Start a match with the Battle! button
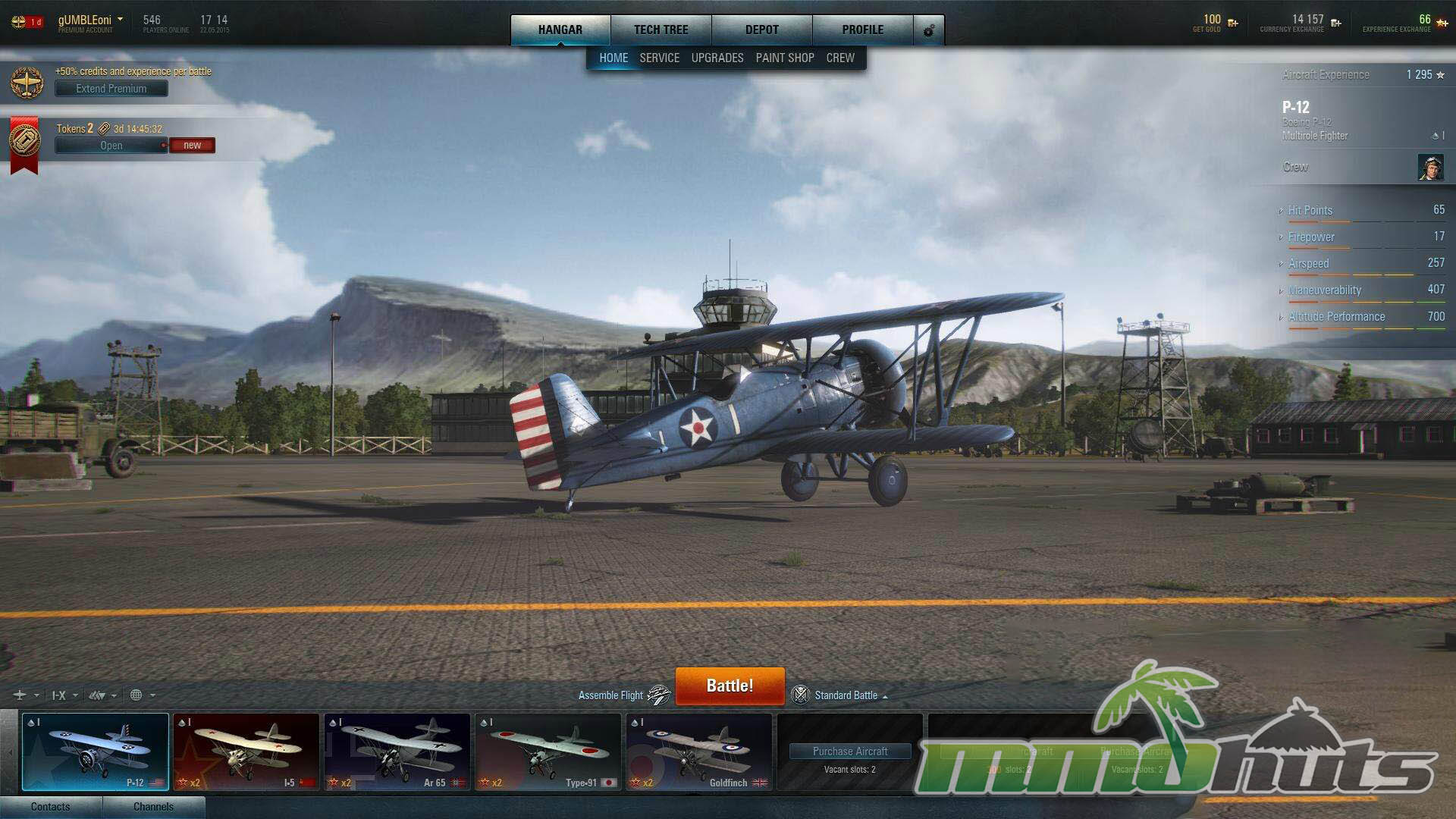The width and height of the screenshot is (1456, 819). click(730, 686)
